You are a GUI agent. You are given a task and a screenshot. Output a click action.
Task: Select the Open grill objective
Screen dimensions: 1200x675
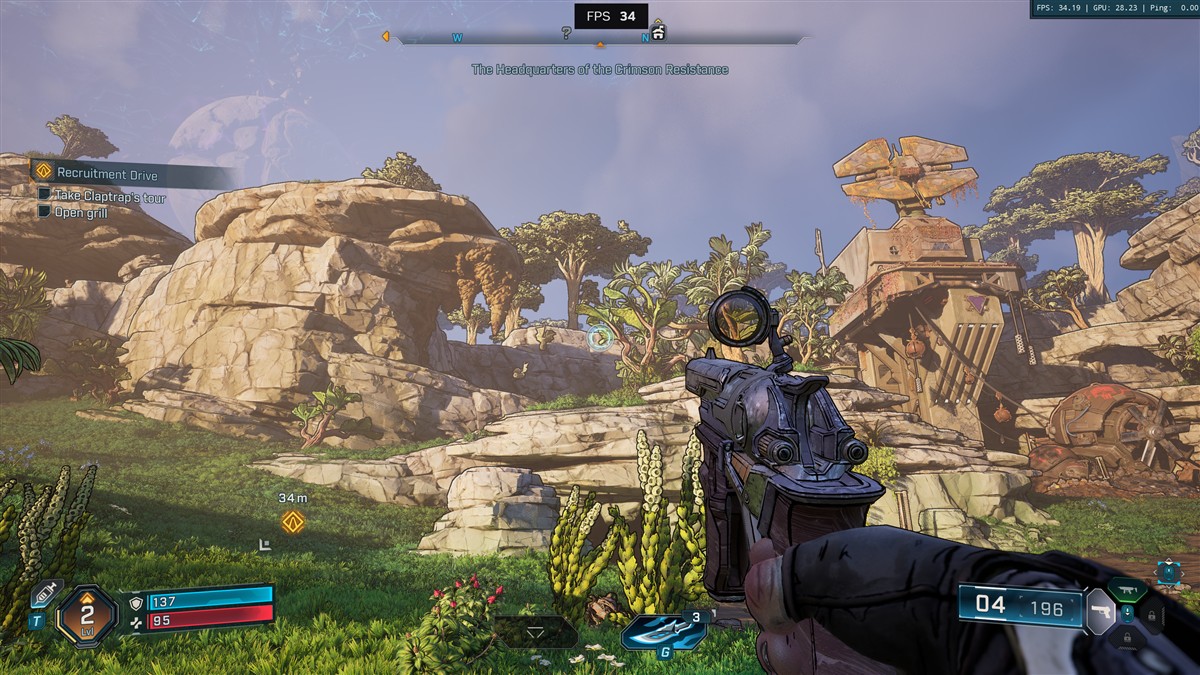(x=82, y=212)
